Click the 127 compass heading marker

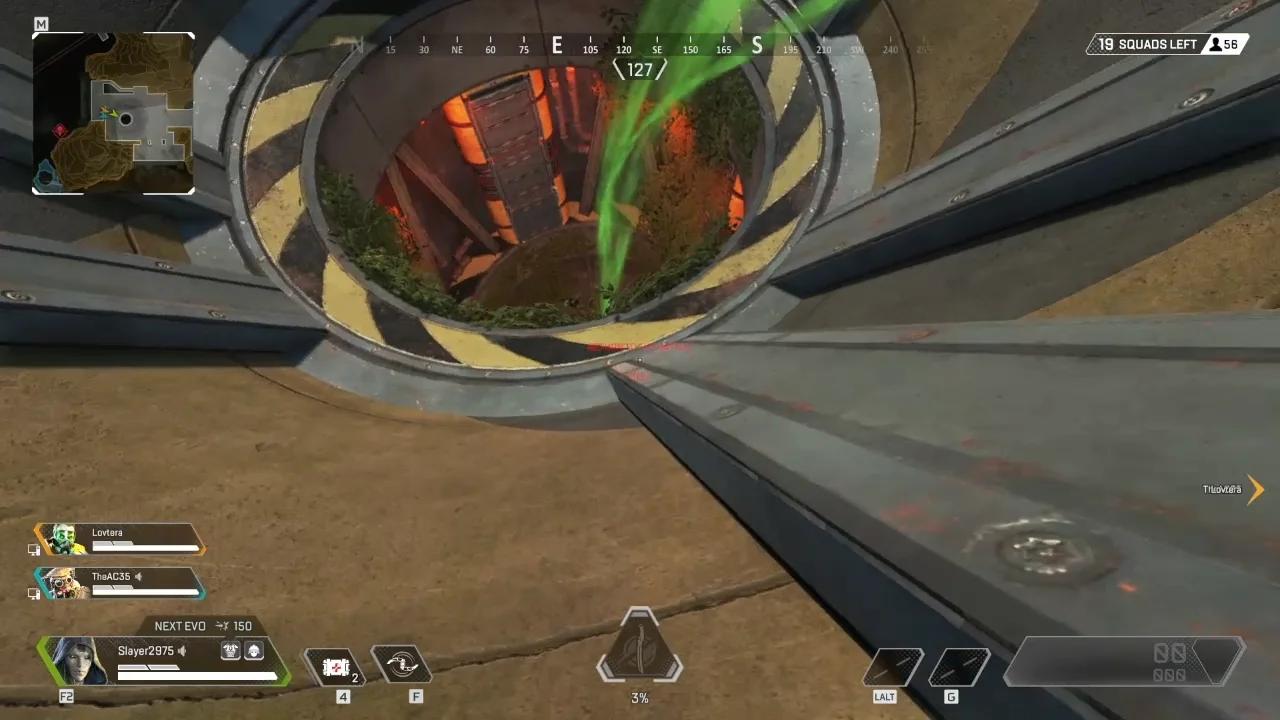(639, 69)
